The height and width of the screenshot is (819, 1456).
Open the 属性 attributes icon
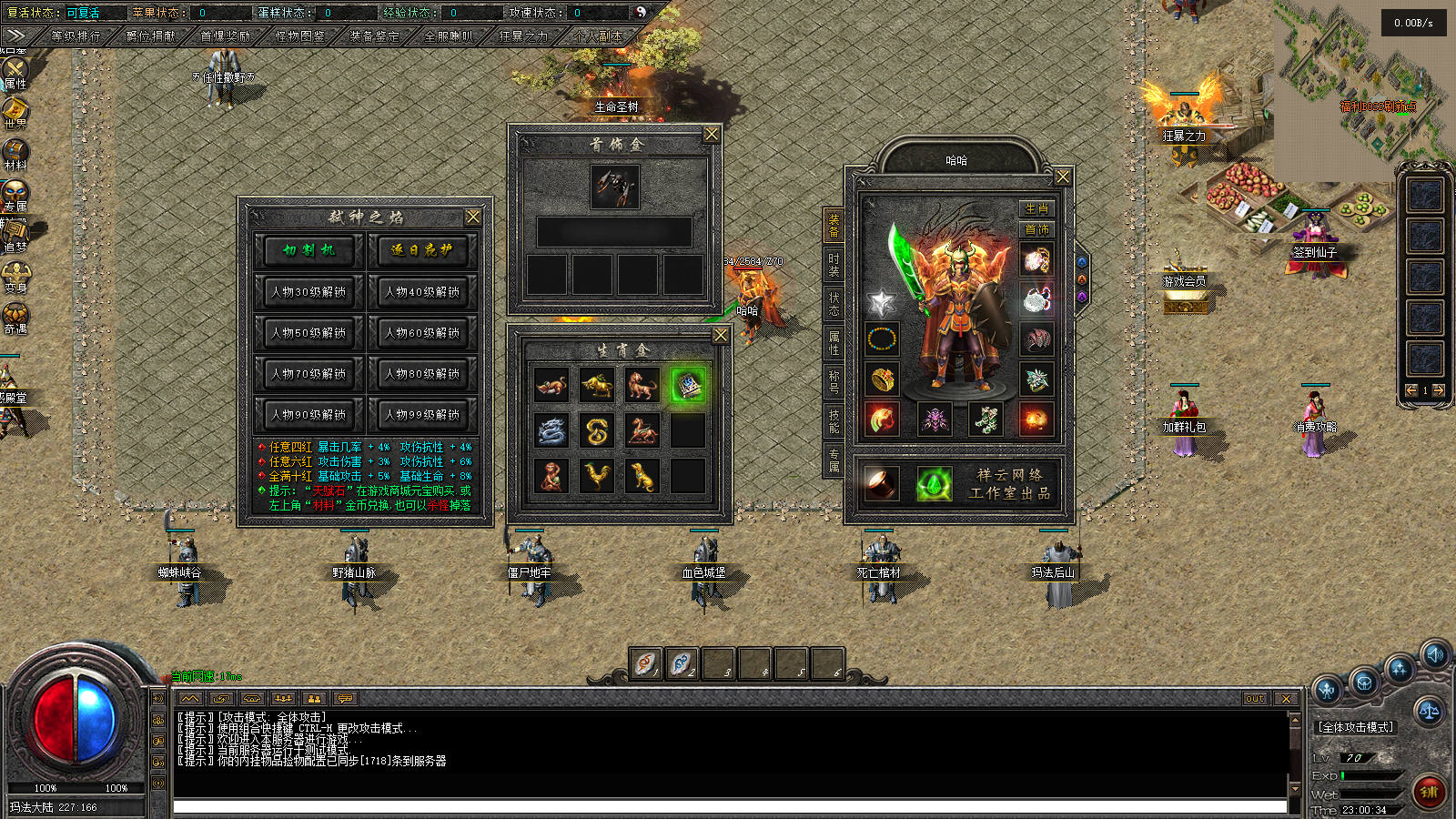15,71
